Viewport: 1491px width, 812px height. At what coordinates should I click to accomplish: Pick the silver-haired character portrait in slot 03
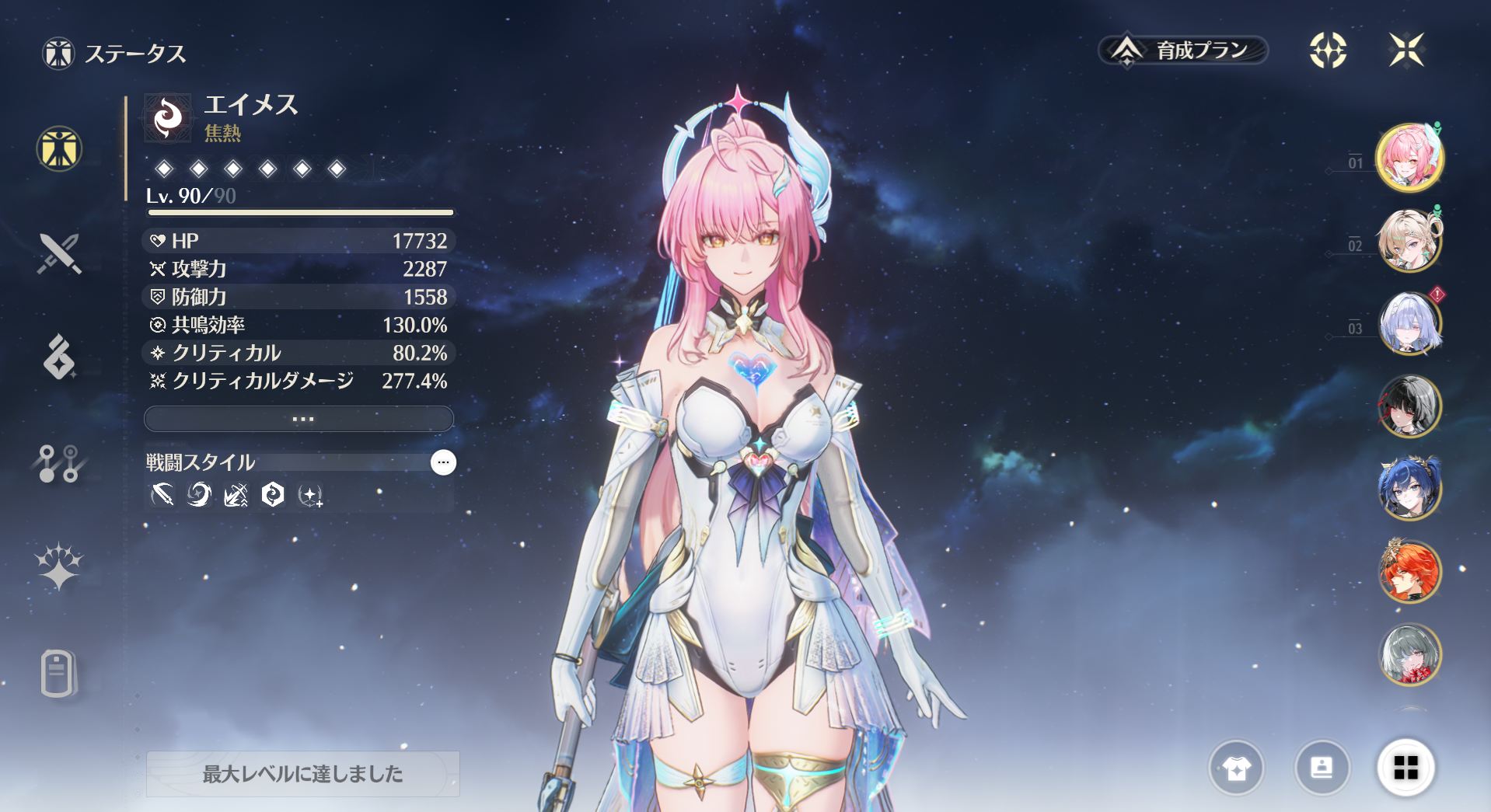click(1409, 323)
